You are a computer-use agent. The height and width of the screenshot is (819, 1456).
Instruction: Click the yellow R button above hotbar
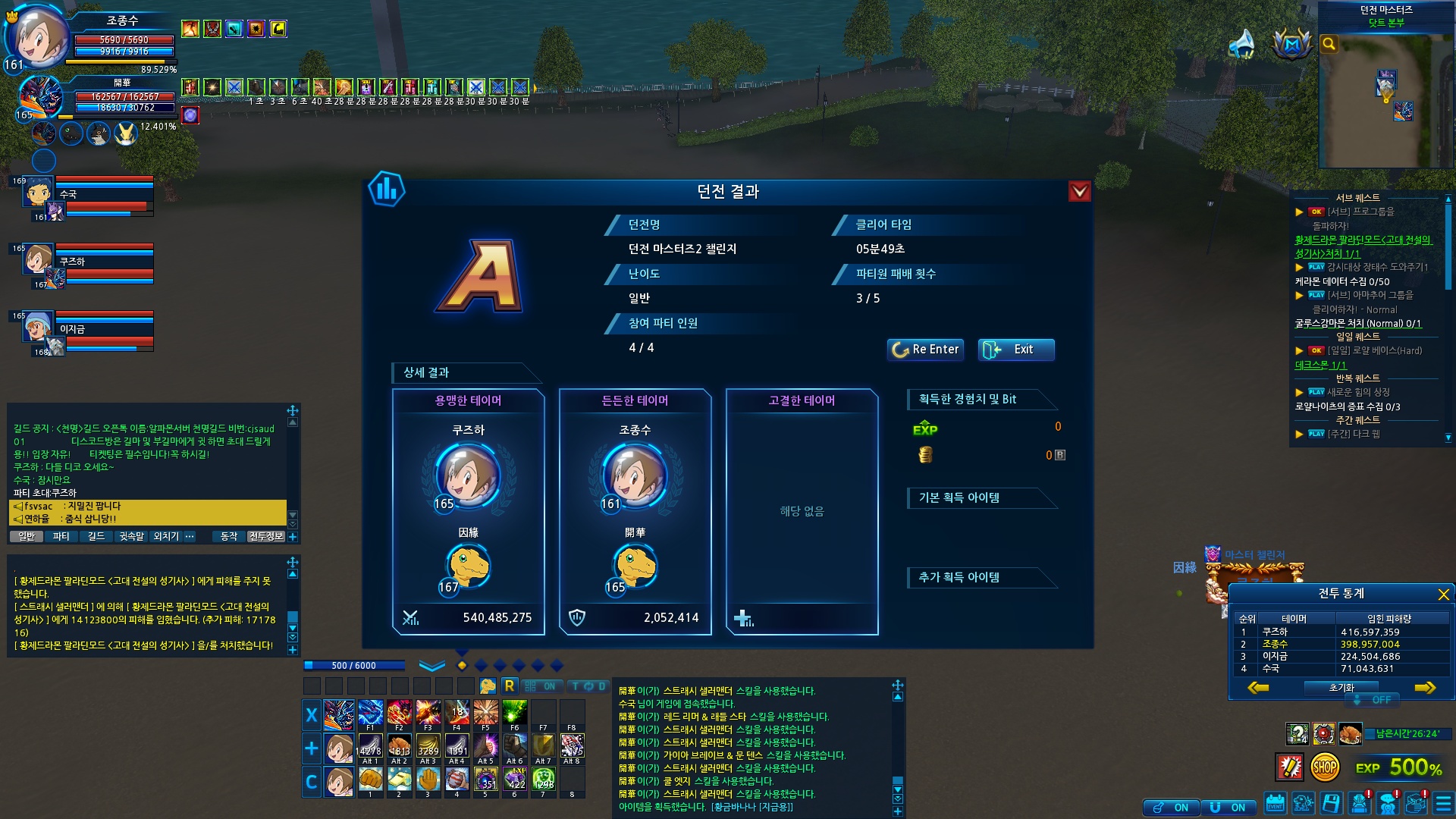coord(509,686)
